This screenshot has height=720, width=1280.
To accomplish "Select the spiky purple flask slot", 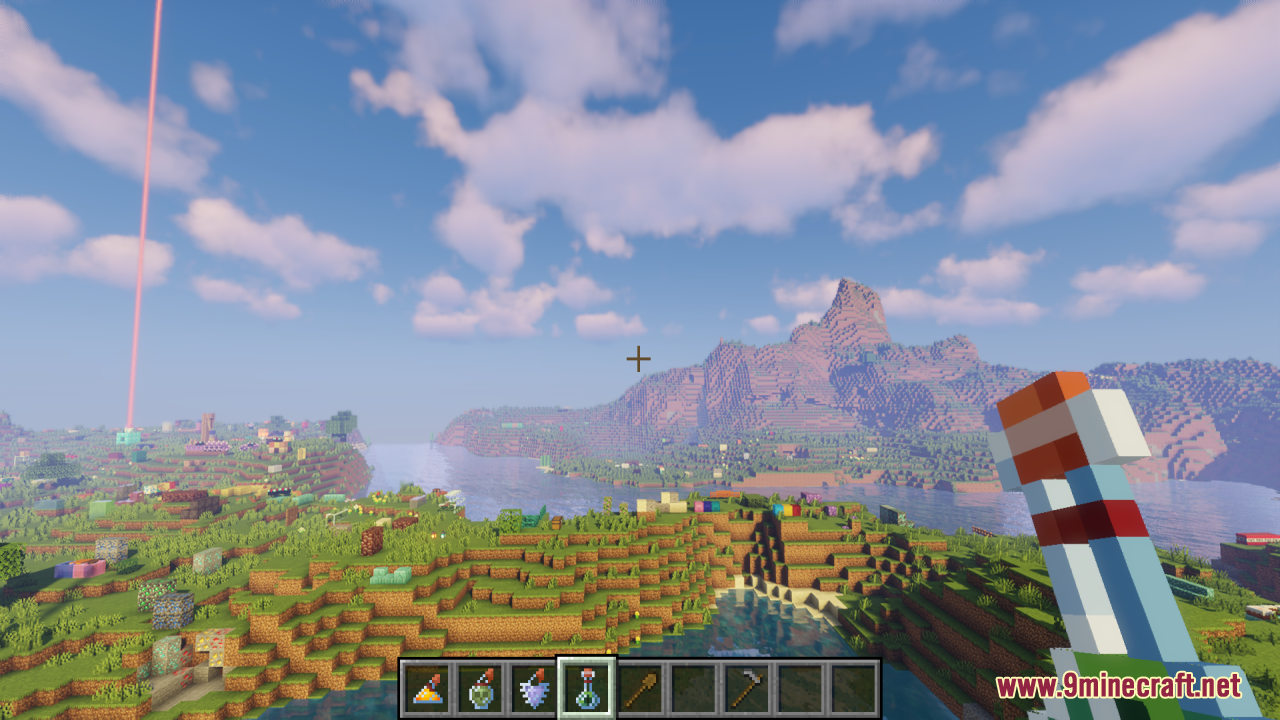I will coord(533,688).
